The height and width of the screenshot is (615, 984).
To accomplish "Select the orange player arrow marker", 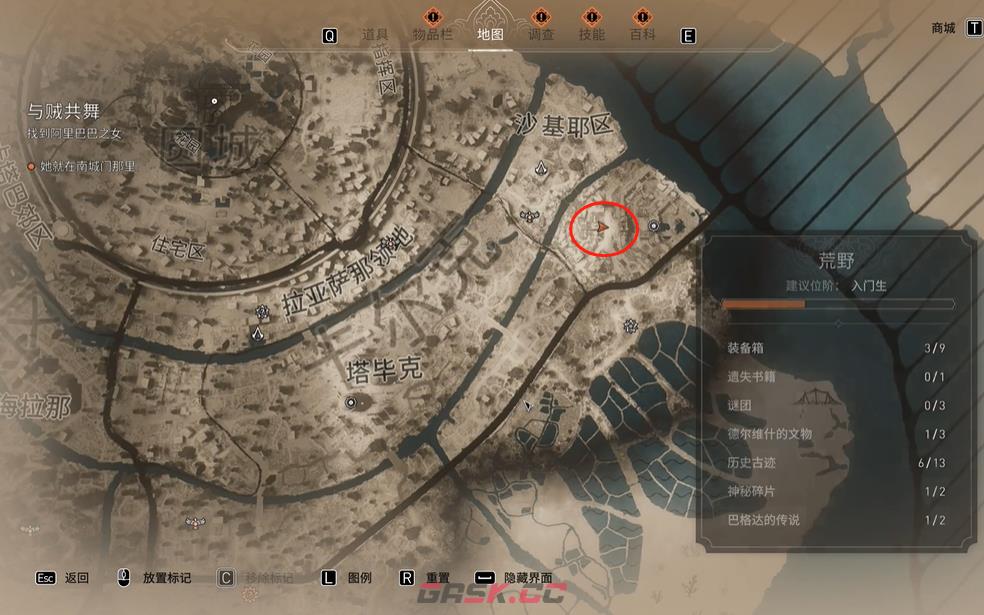I will (603, 229).
